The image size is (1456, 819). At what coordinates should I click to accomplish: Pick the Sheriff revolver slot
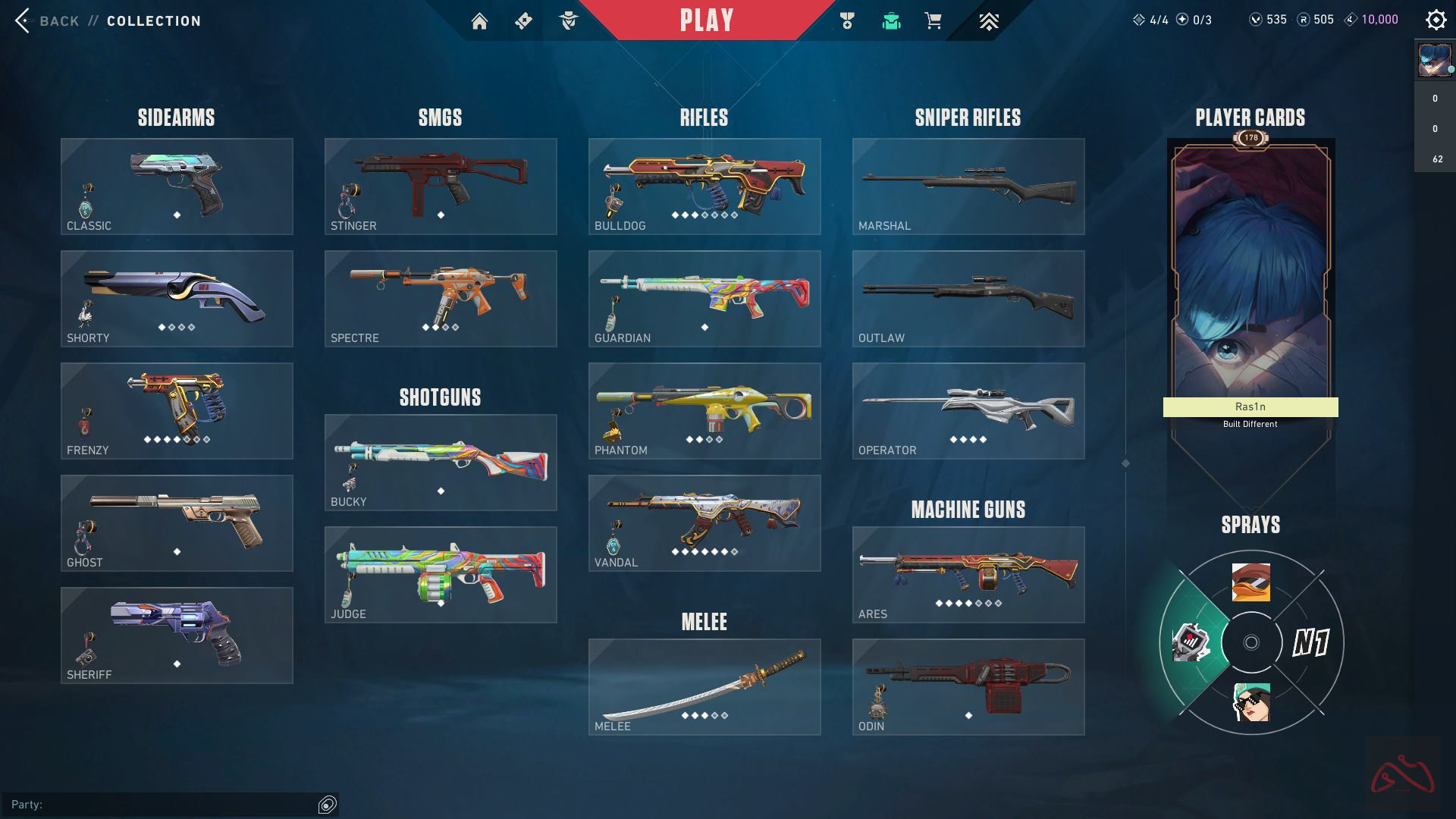click(x=177, y=635)
